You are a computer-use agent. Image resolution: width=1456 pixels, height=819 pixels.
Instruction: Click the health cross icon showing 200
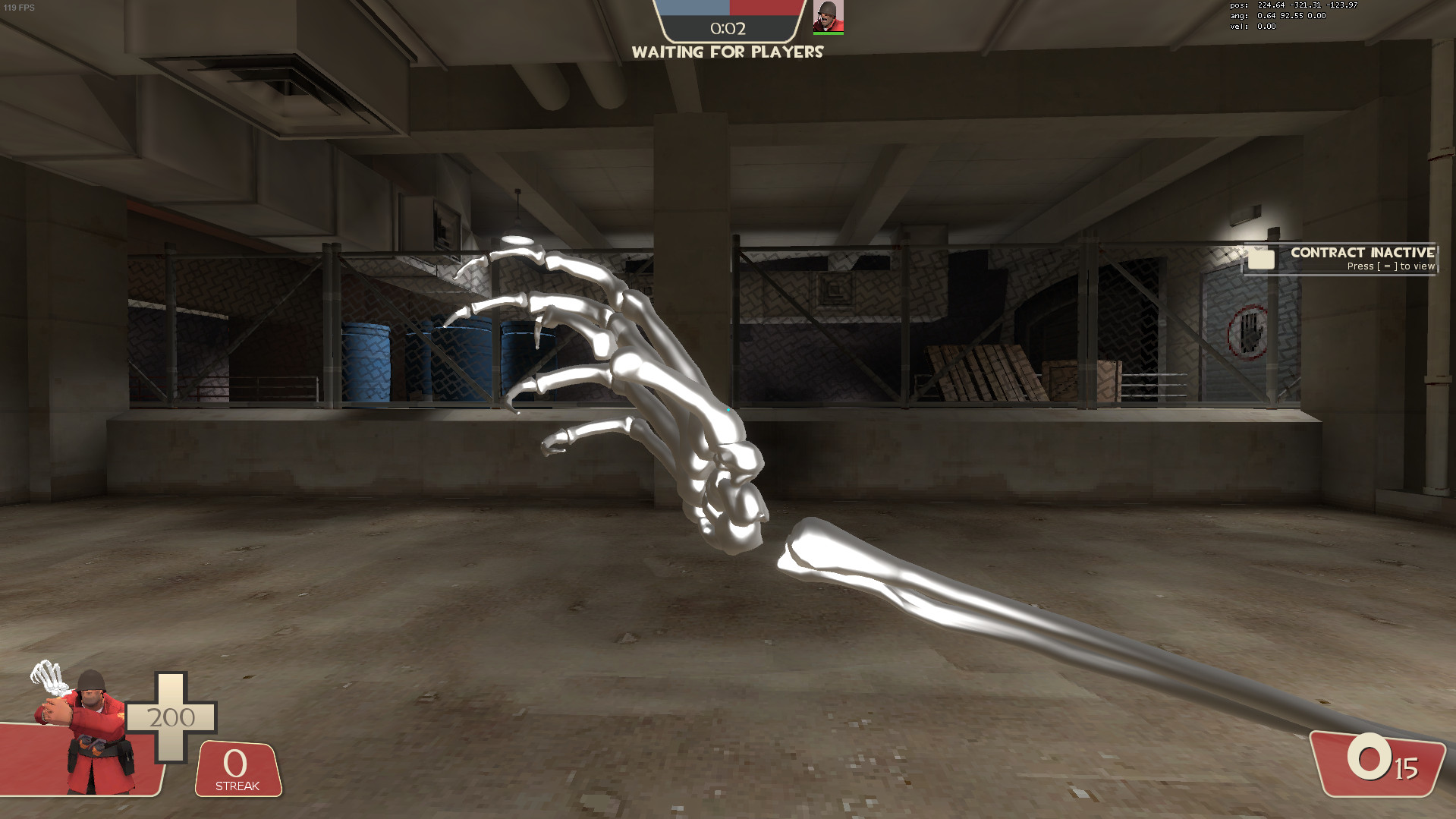(173, 716)
